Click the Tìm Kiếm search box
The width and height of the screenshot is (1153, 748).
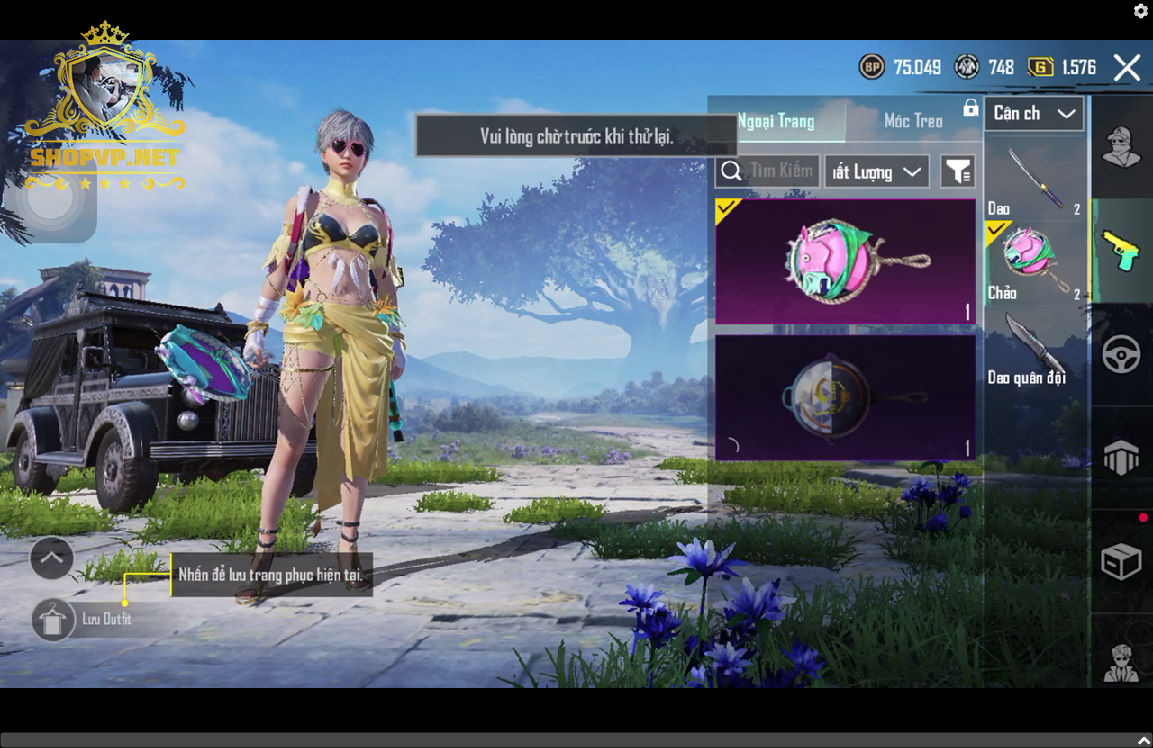[x=768, y=171]
